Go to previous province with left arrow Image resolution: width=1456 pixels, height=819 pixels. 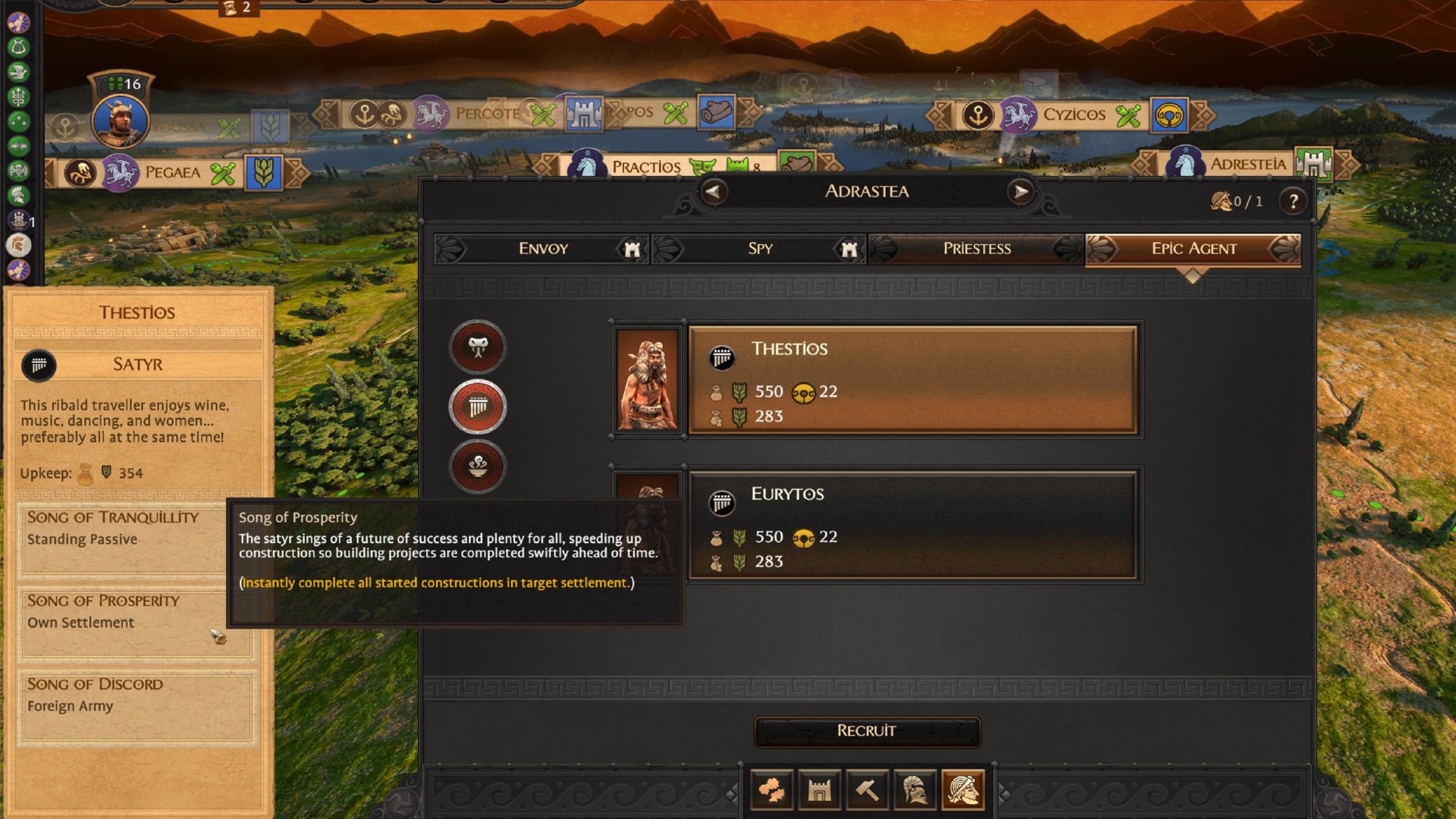click(712, 192)
